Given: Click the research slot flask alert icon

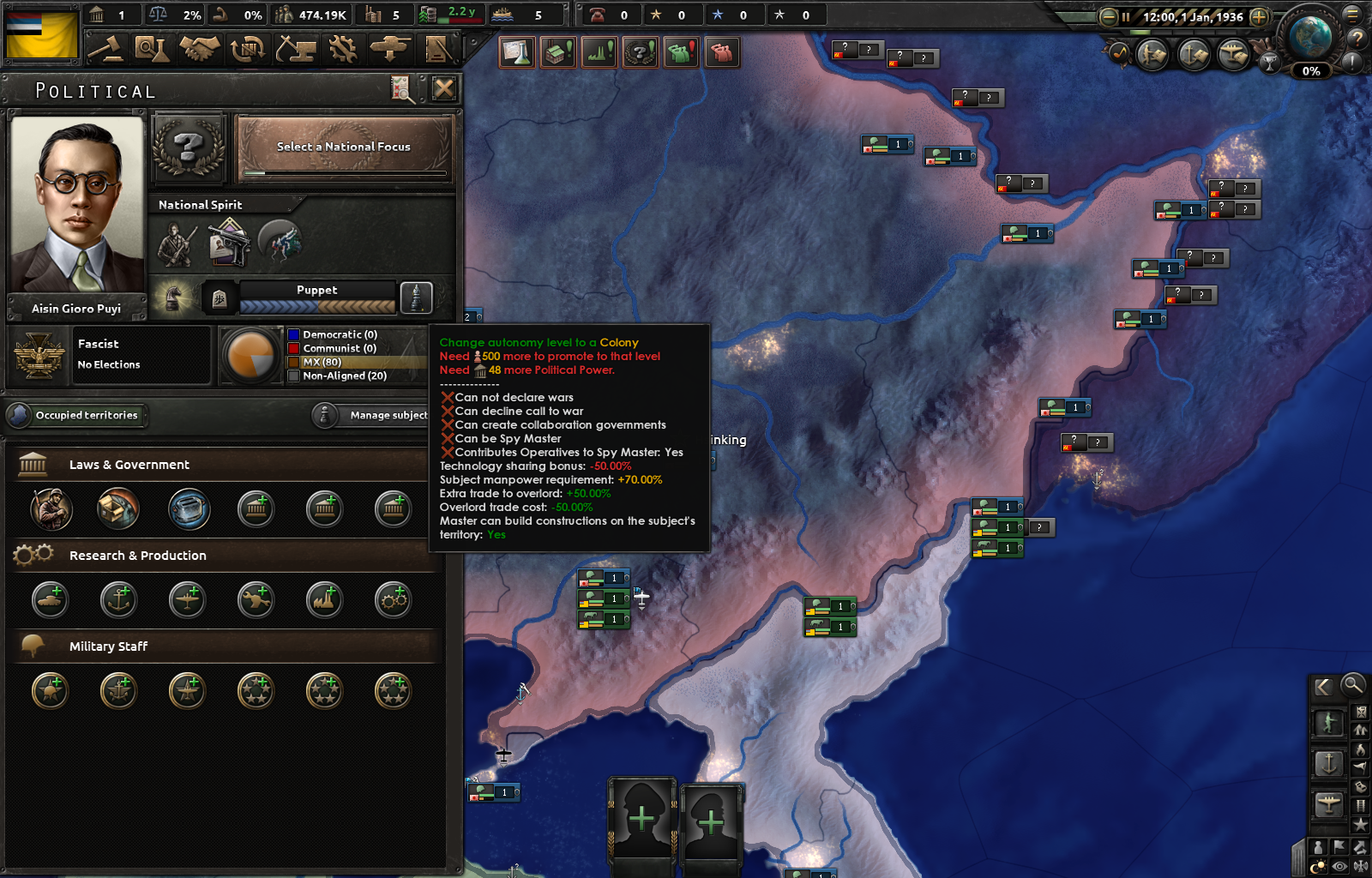Looking at the screenshot, I should tap(516, 52).
